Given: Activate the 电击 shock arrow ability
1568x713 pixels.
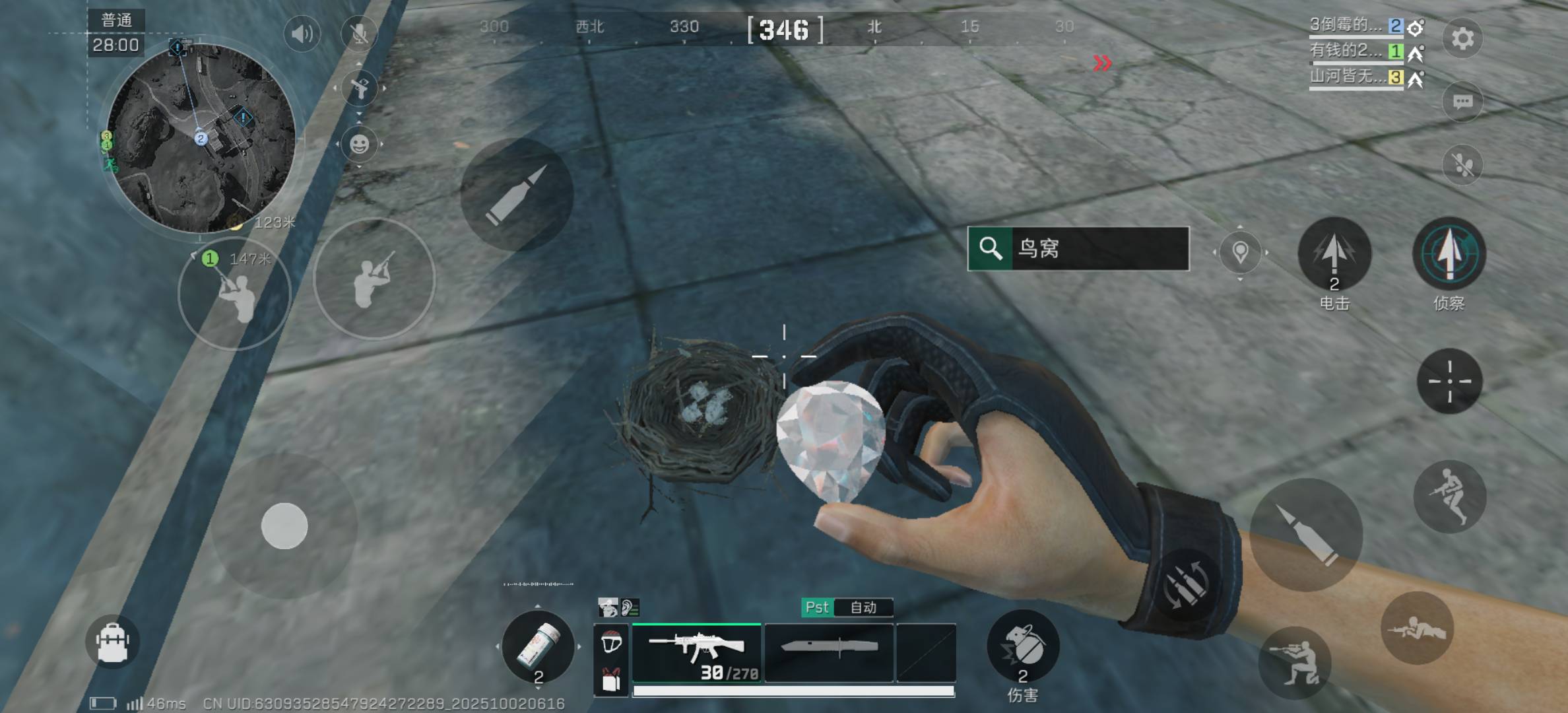Looking at the screenshot, I should (1334, 254).
